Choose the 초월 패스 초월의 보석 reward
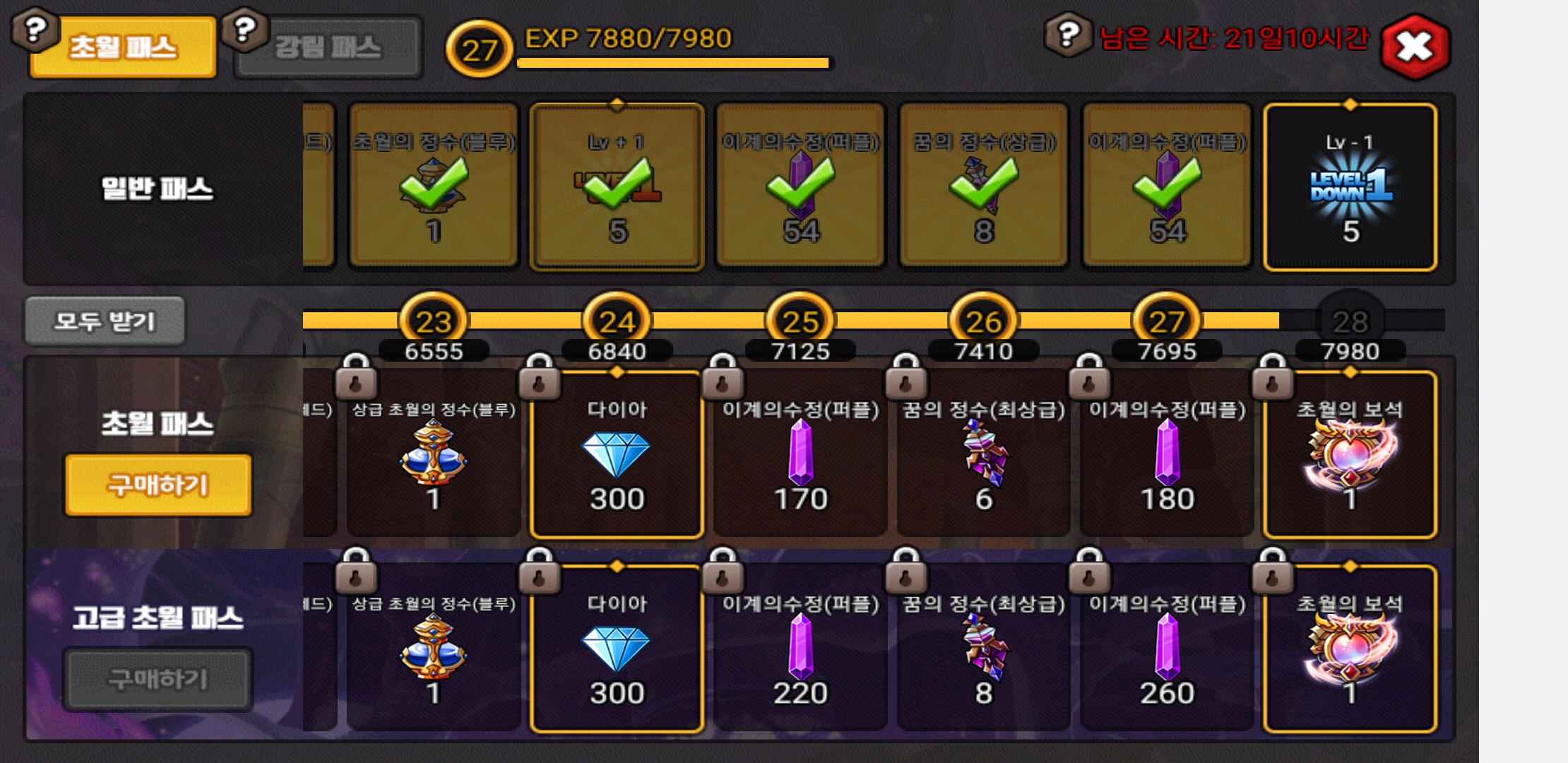The width and height of the screenshot is (1568, 763). (1350, 456)
